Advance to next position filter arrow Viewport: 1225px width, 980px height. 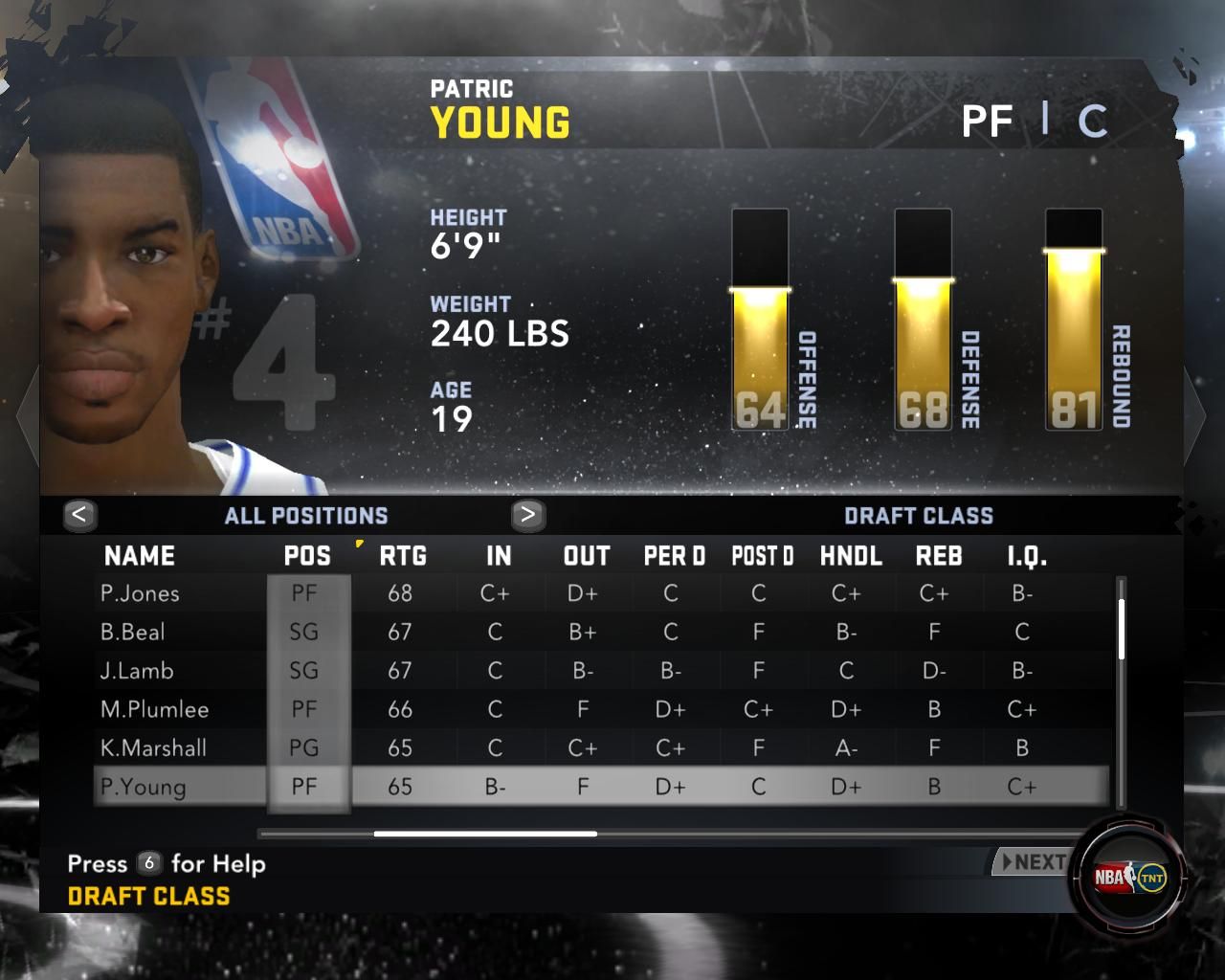point(527,515)
